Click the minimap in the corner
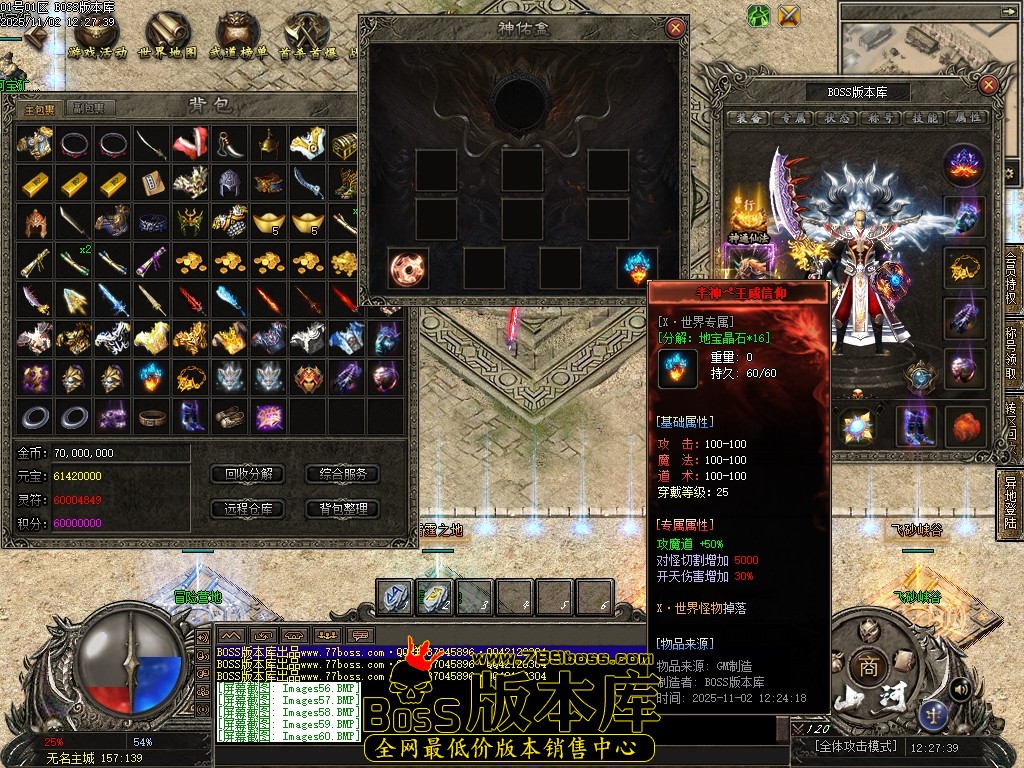Screen dimensions: 1024x768 pos(930,40)
